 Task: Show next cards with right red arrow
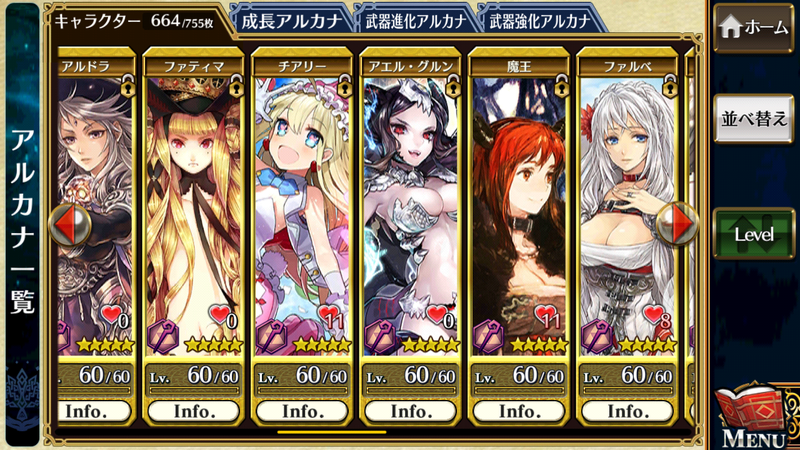click(680, 223)
